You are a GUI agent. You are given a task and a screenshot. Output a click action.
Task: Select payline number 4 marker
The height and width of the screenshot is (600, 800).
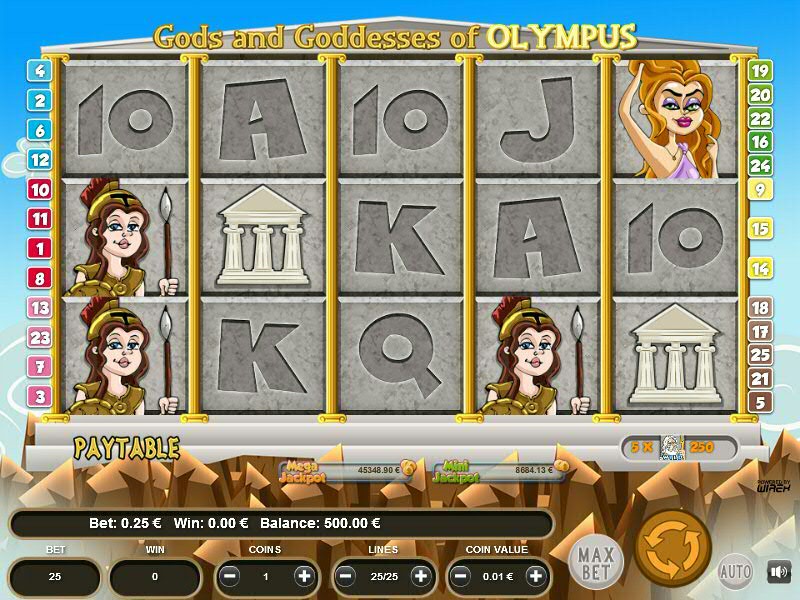click(40, 71)
